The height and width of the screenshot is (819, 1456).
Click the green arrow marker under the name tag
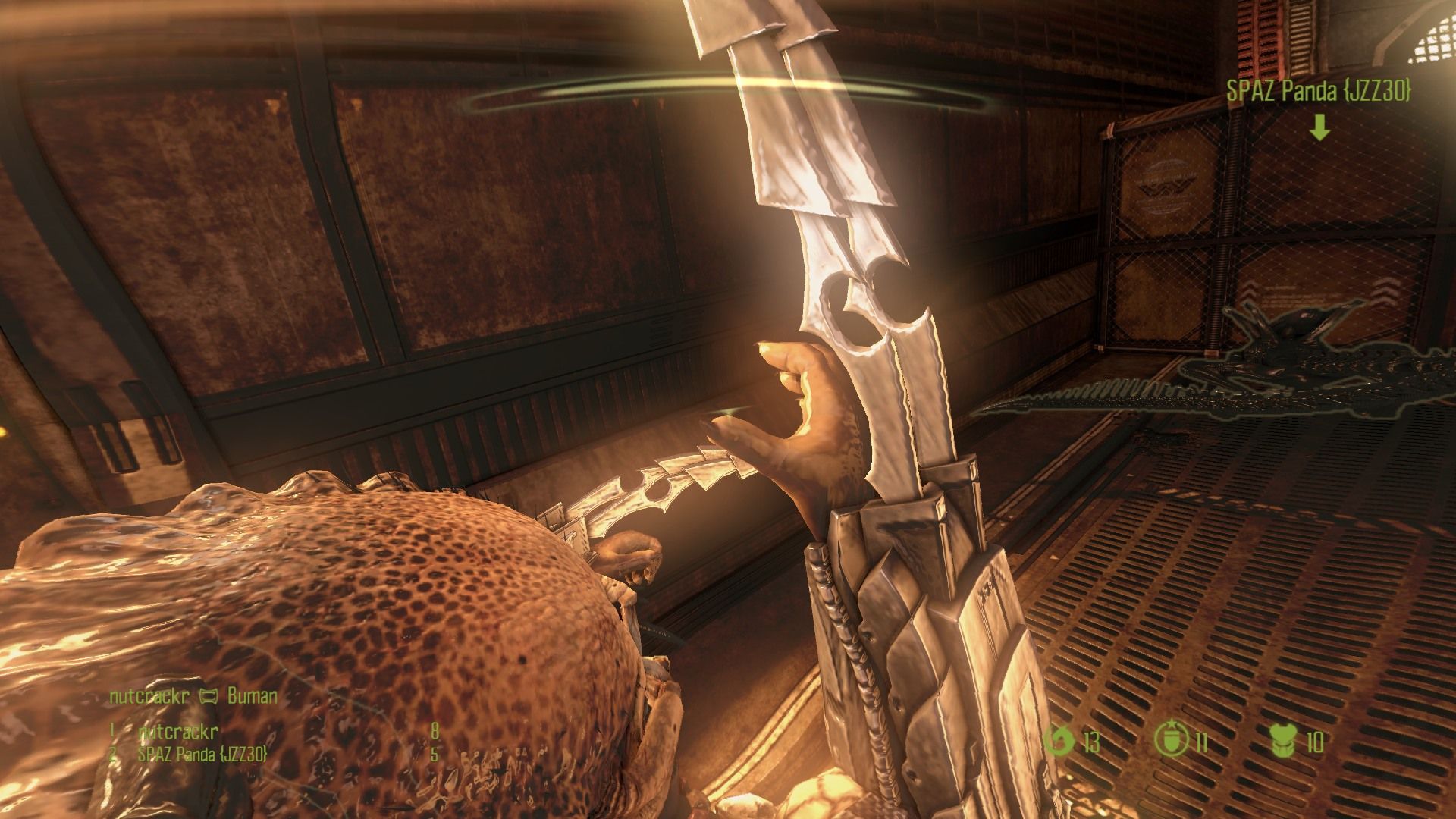pyautogui.click(x=1319, y=128)
